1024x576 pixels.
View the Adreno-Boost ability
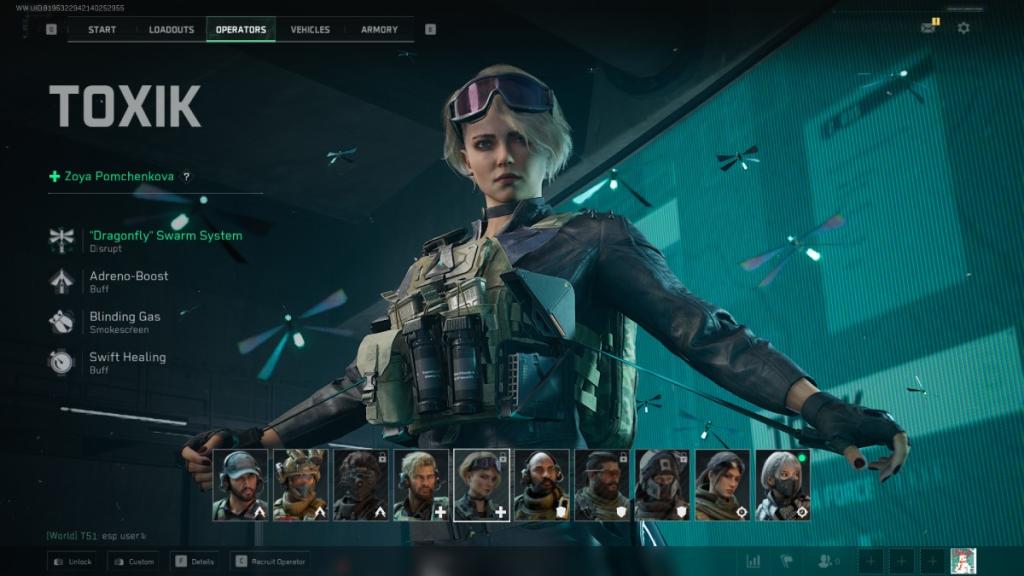point(129,276)
